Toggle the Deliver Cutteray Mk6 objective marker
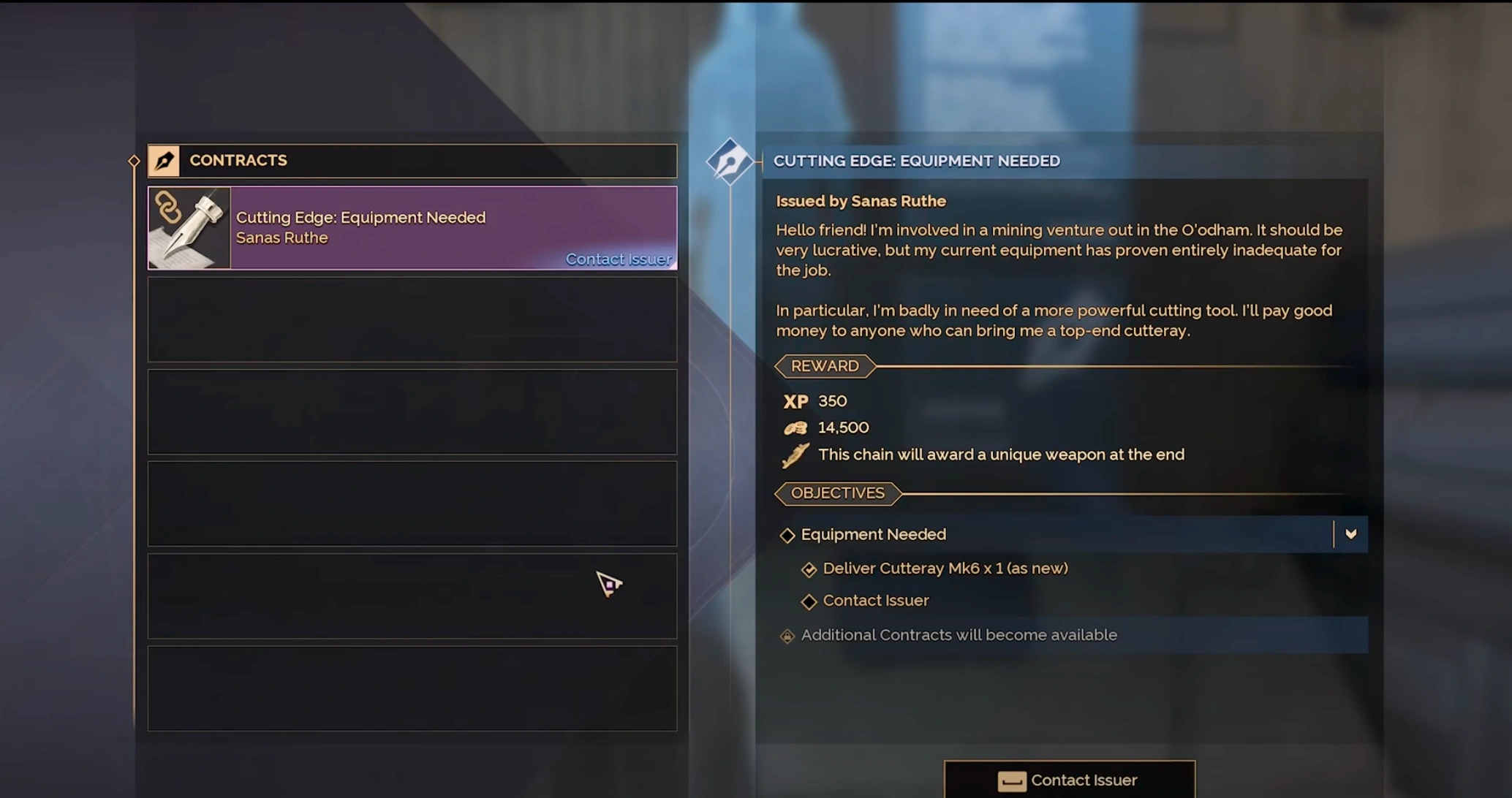Viewport: 1512px width, 798px height. pos(810,569)
